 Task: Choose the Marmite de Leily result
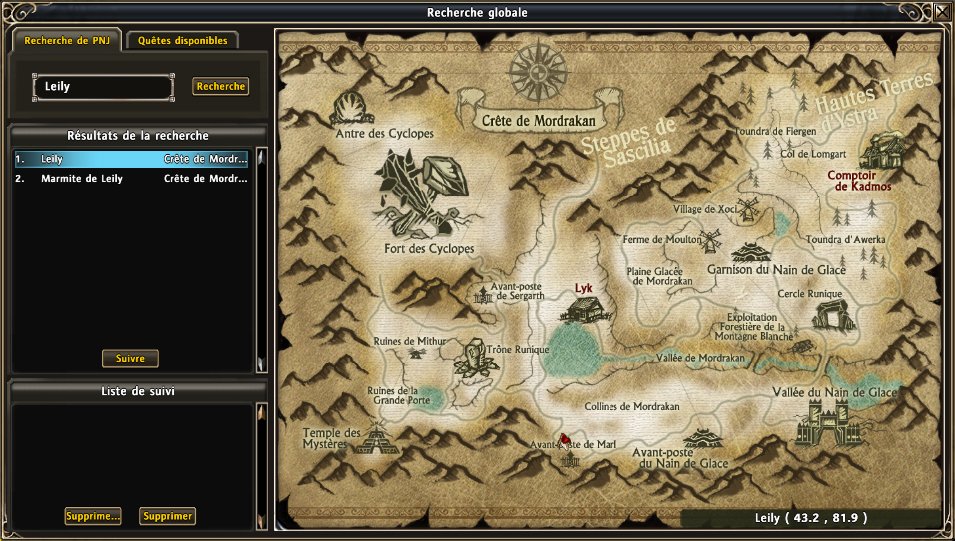click(130, 179)
